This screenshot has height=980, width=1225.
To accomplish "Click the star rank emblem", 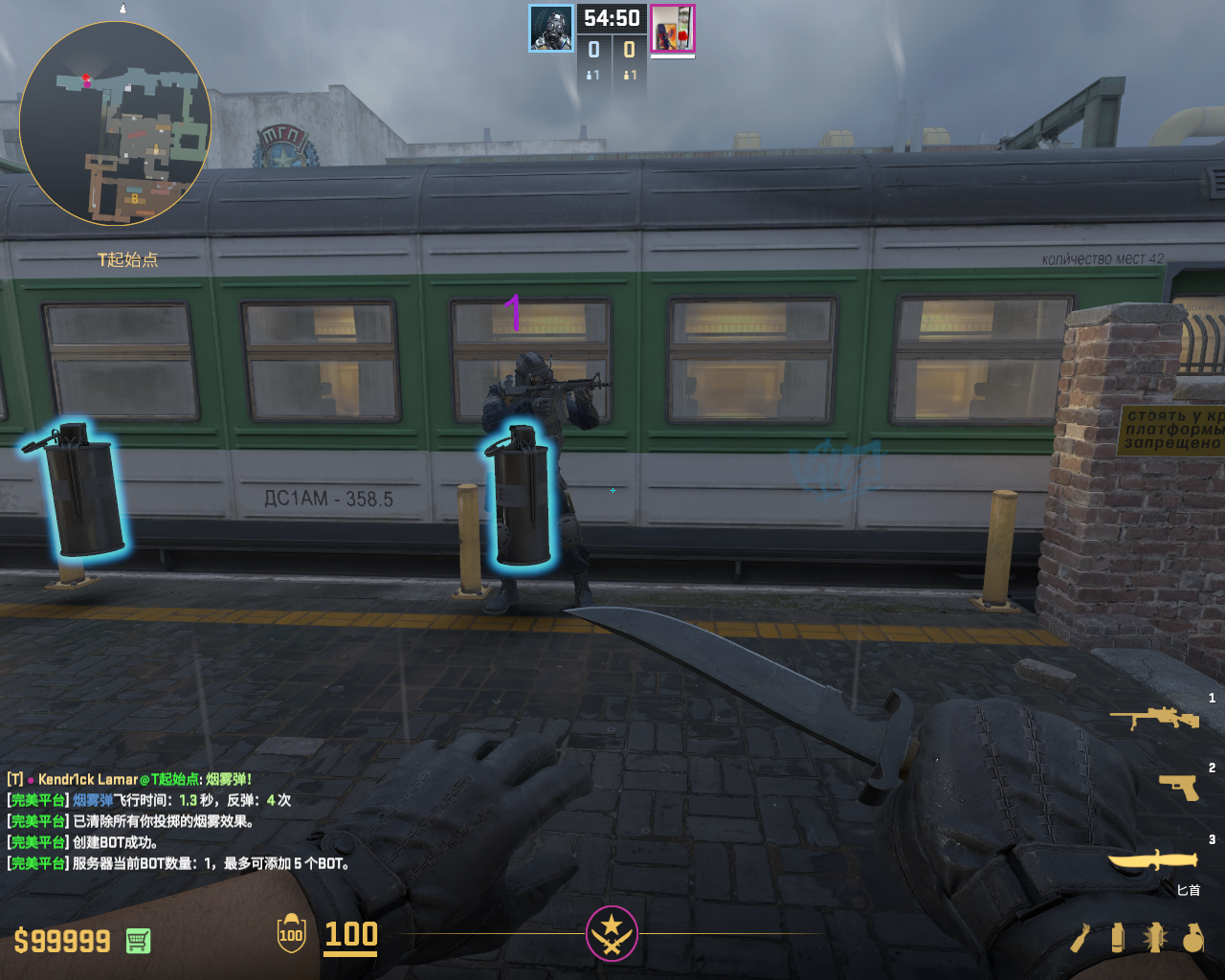I will coord(612,933).
